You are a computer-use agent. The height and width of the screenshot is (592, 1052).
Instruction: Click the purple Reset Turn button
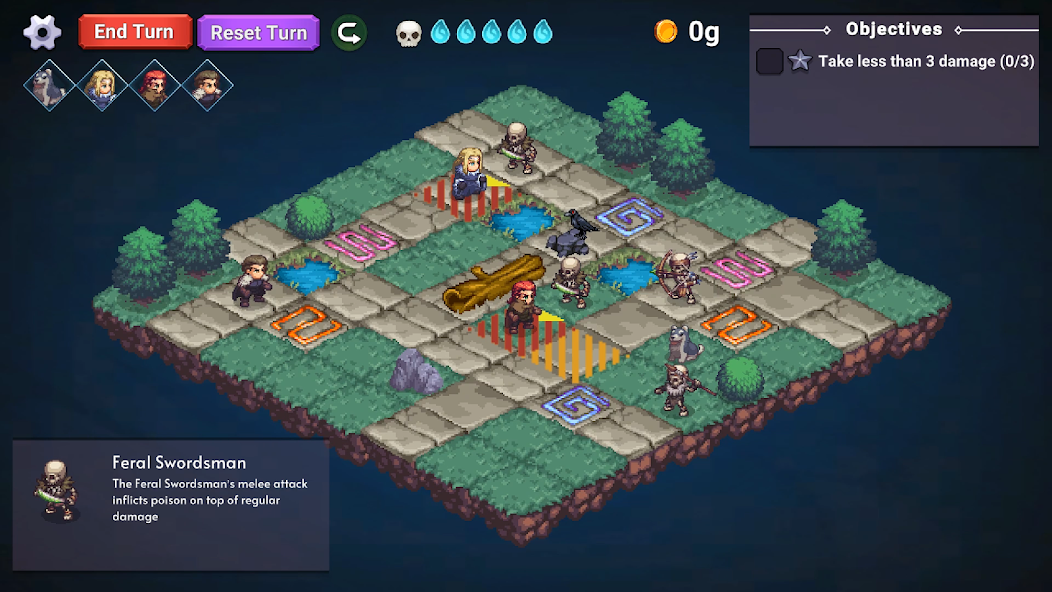click(x=258, y=32)
